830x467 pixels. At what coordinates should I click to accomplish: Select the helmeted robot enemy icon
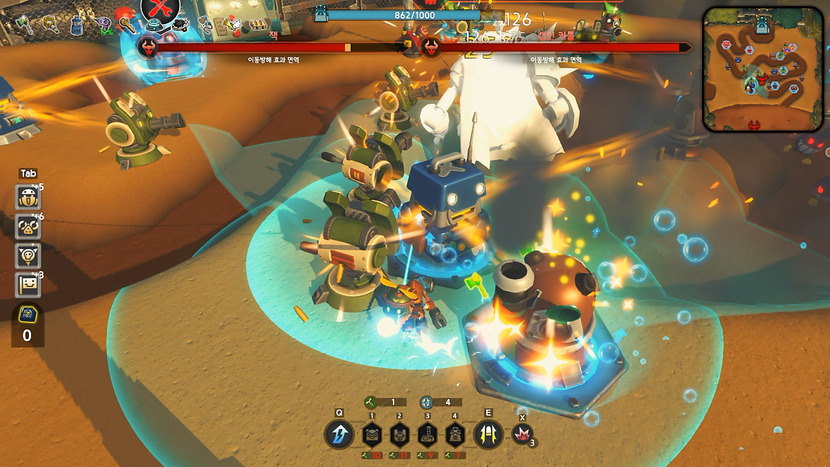(28, 198)
